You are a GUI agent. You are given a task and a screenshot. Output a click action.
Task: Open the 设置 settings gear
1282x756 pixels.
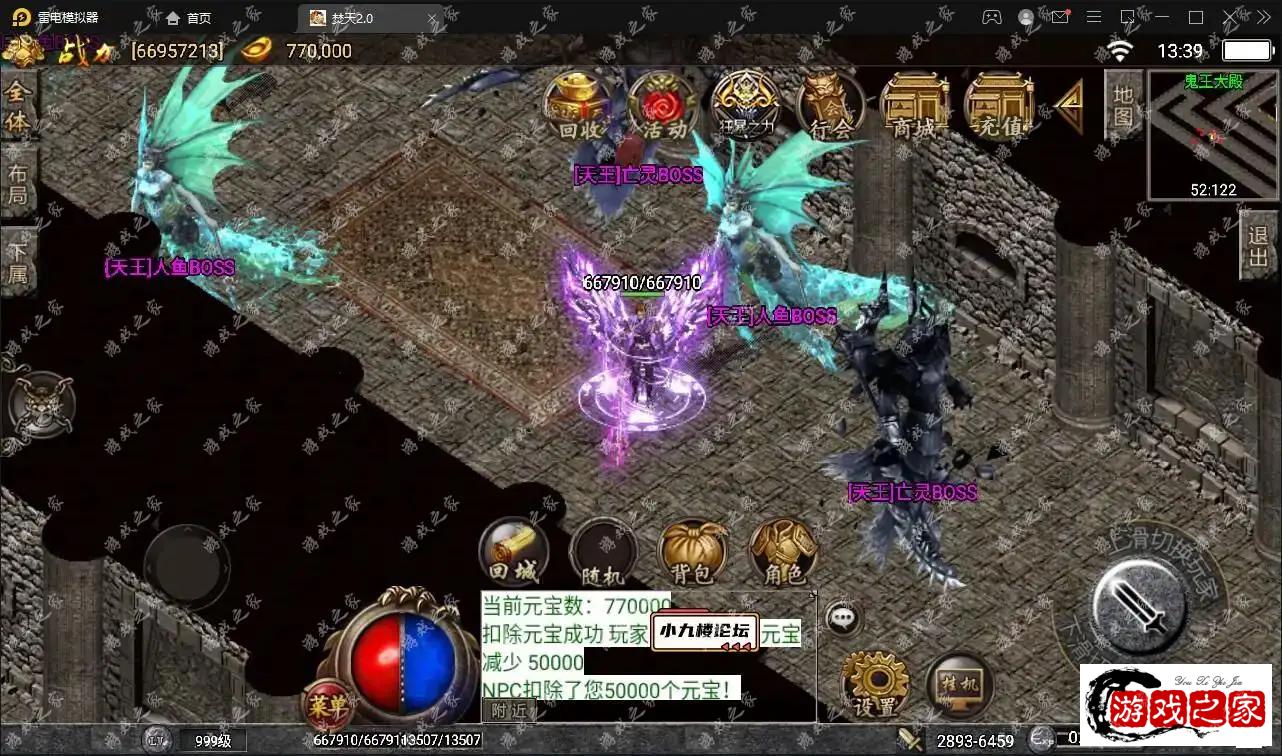coord(875,685)
